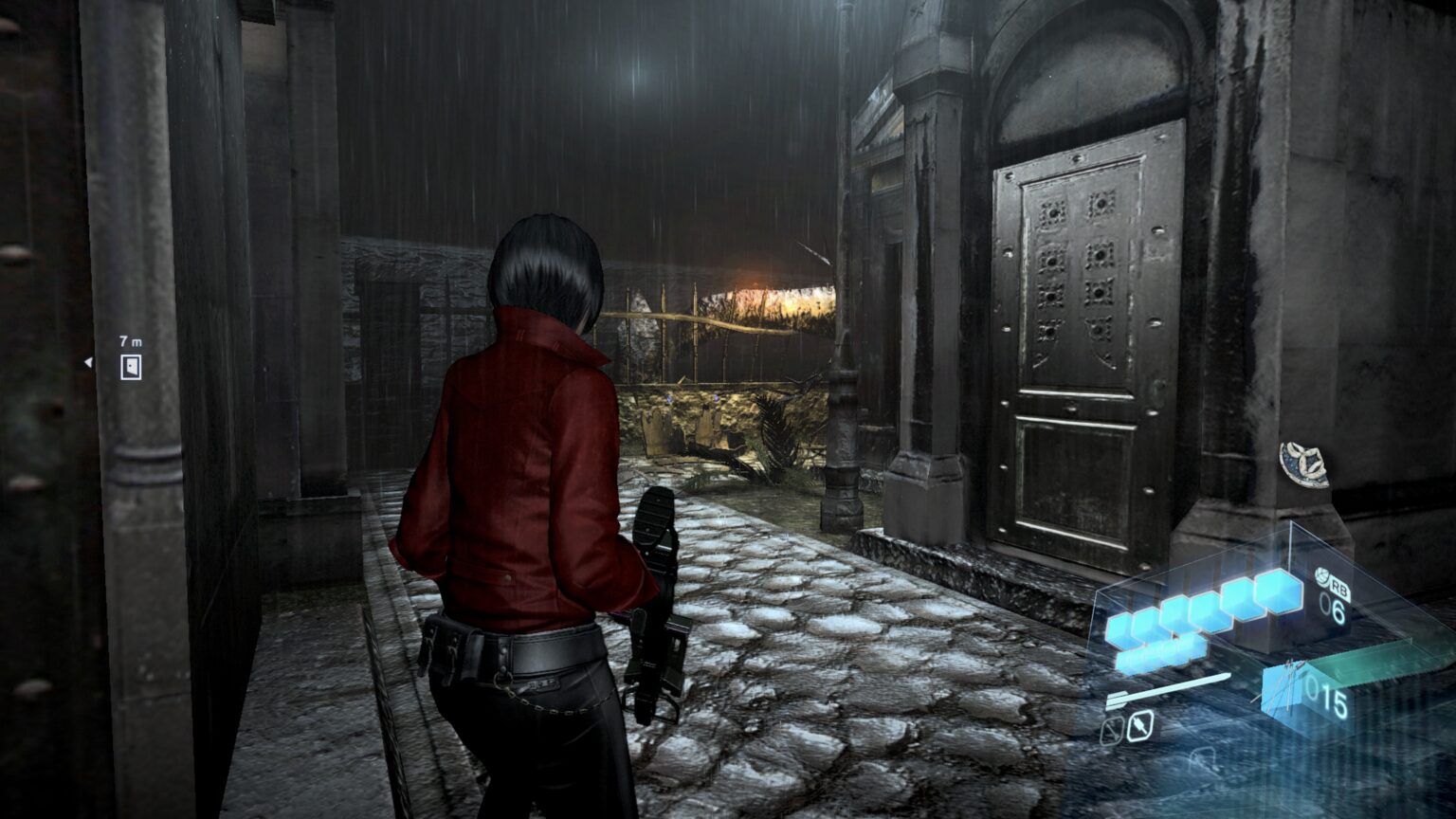The image size is (1456, 819).
Task: Select the RB button prompt on the HUD
Action: pos(1341,588)
